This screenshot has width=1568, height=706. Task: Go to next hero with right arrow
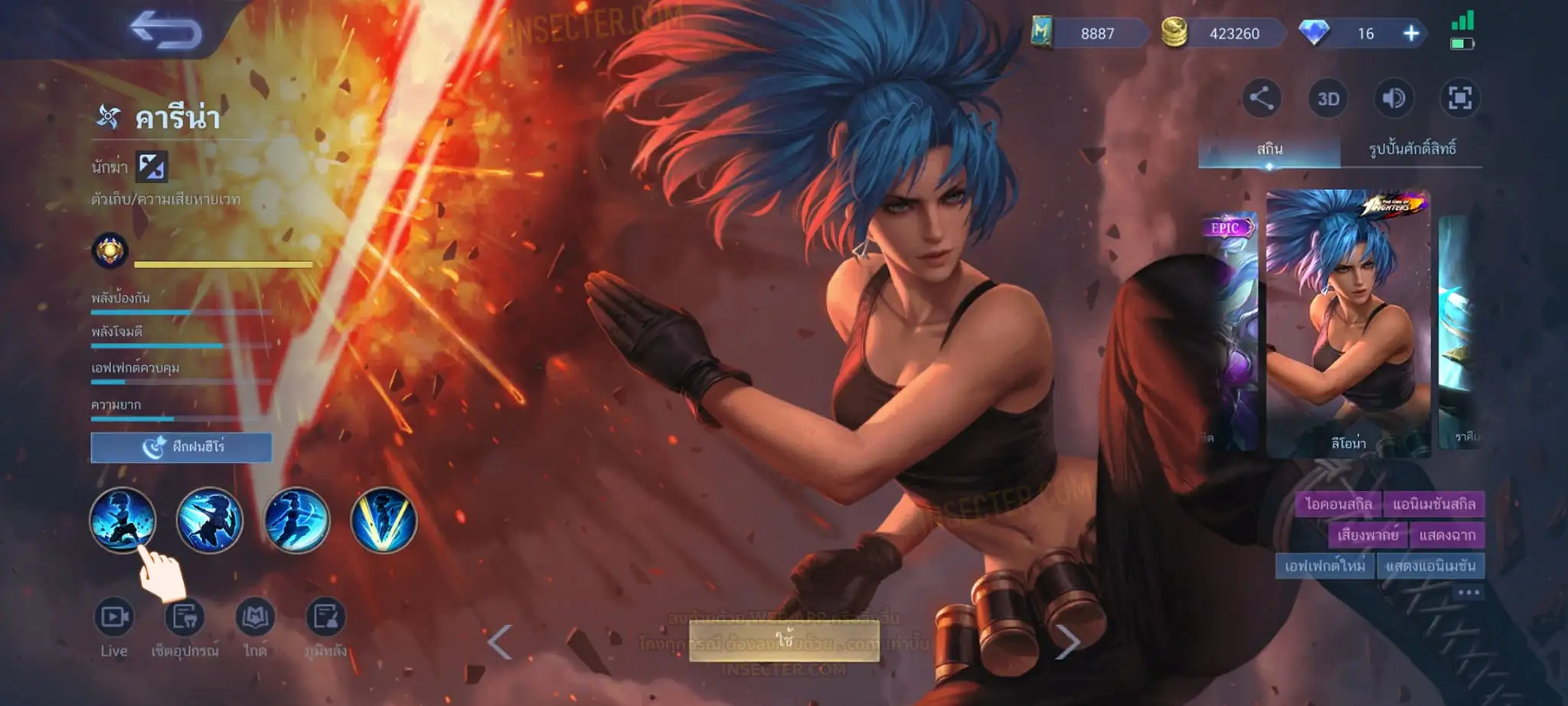point(1067,642)
